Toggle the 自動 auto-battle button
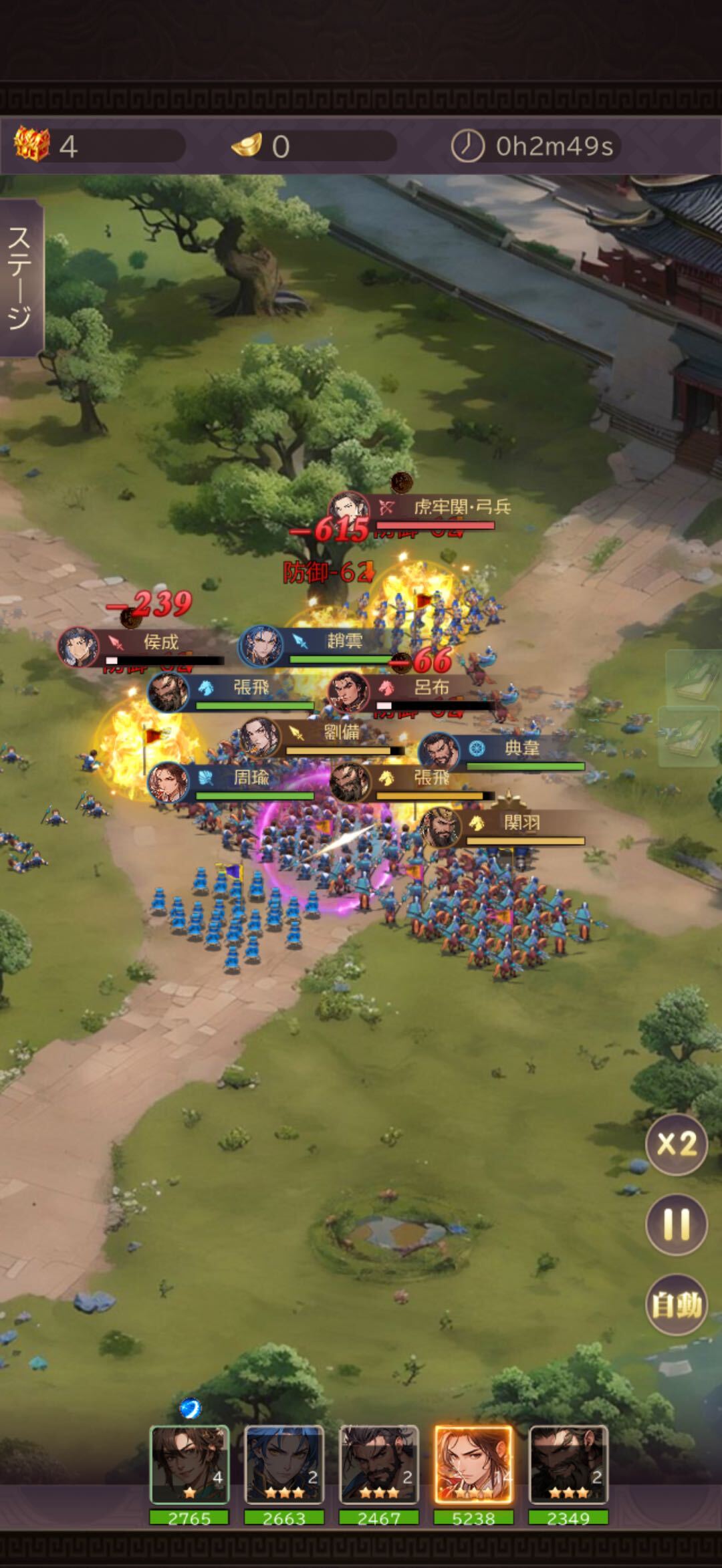Screen dimensions: 722x1568 676,1304
